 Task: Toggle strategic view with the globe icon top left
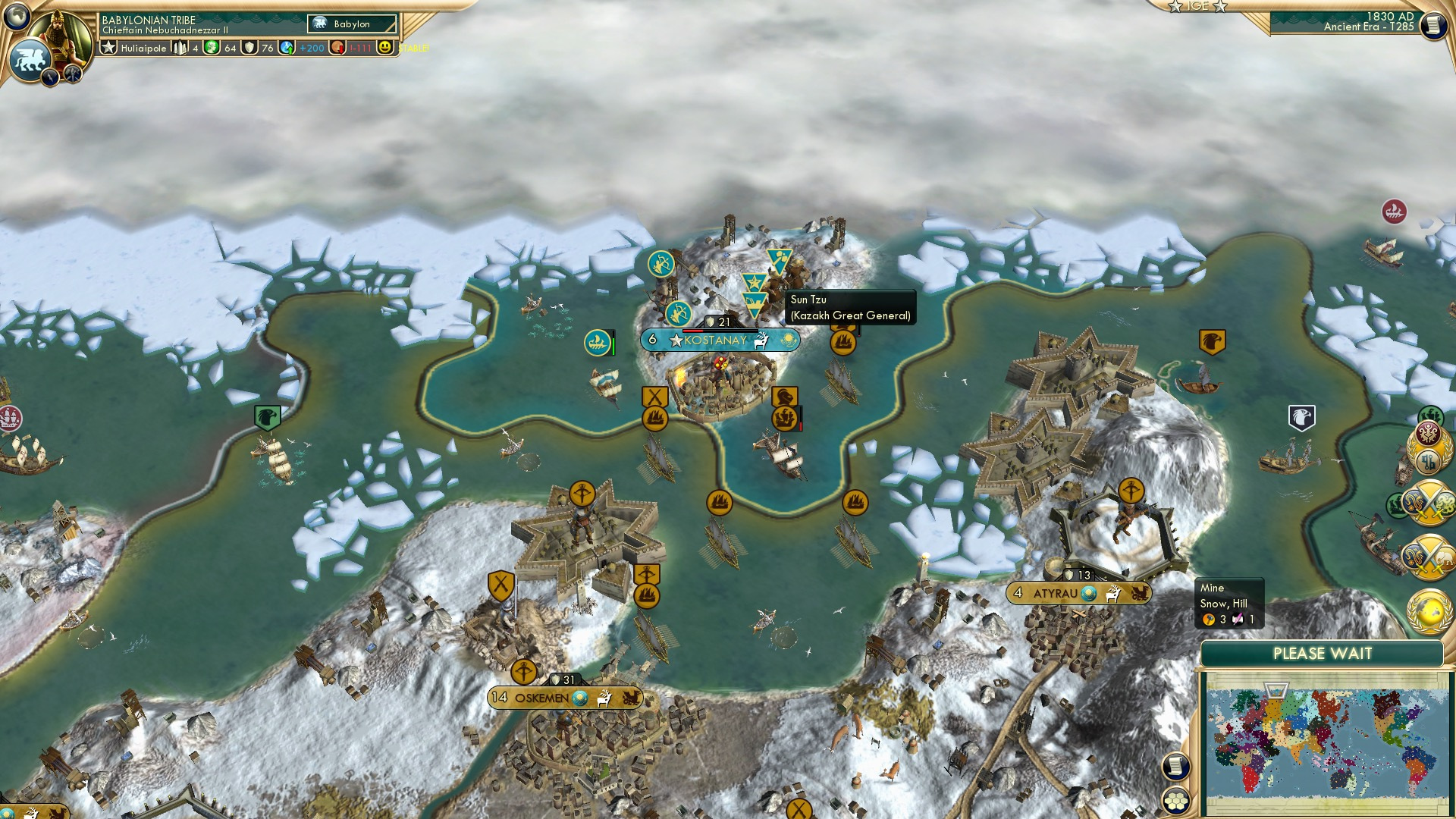coord(17,16)
